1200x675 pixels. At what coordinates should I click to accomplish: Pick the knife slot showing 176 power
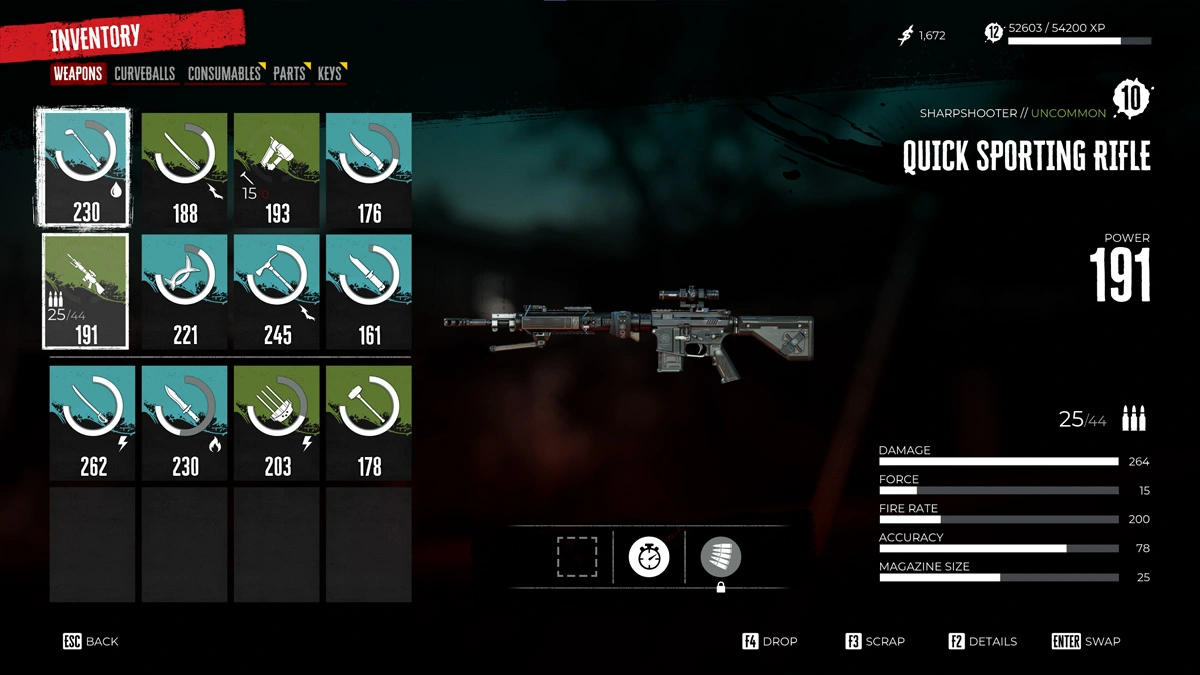coord(369,170)
